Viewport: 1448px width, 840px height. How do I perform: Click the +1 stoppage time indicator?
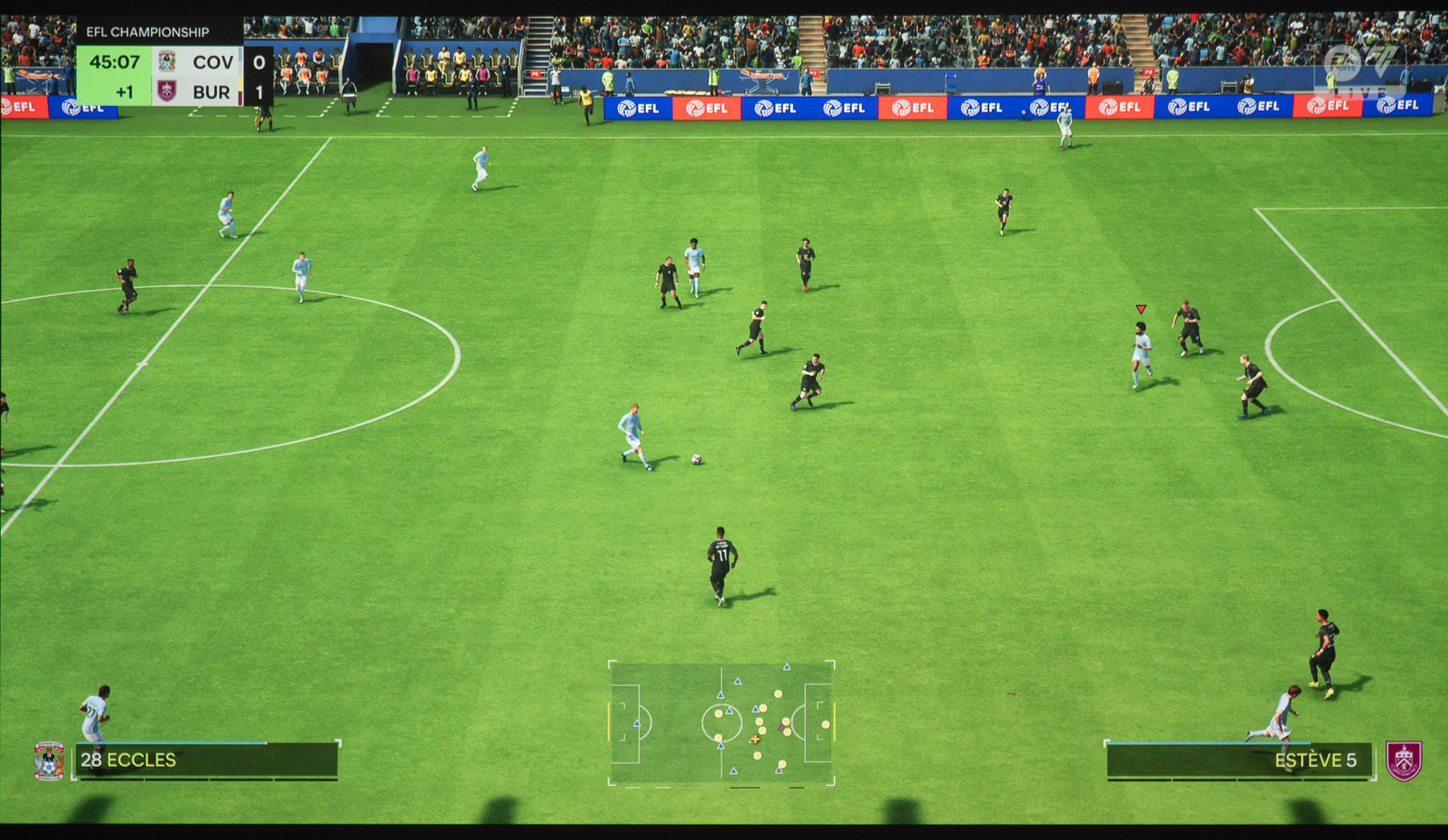click(124, 91)
